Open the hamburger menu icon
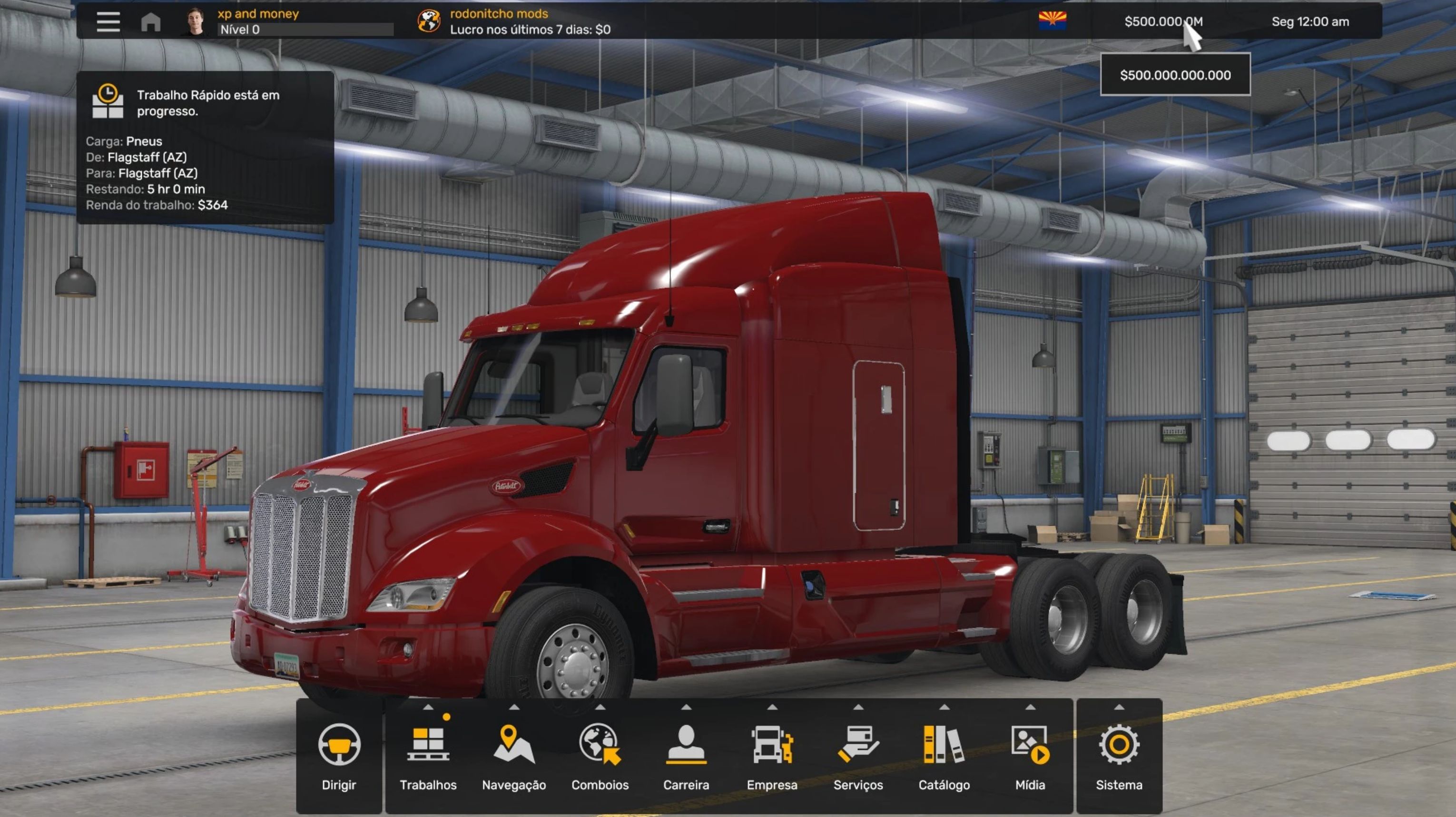Screen dimensions: 1456x817 [x=108, y=22]
